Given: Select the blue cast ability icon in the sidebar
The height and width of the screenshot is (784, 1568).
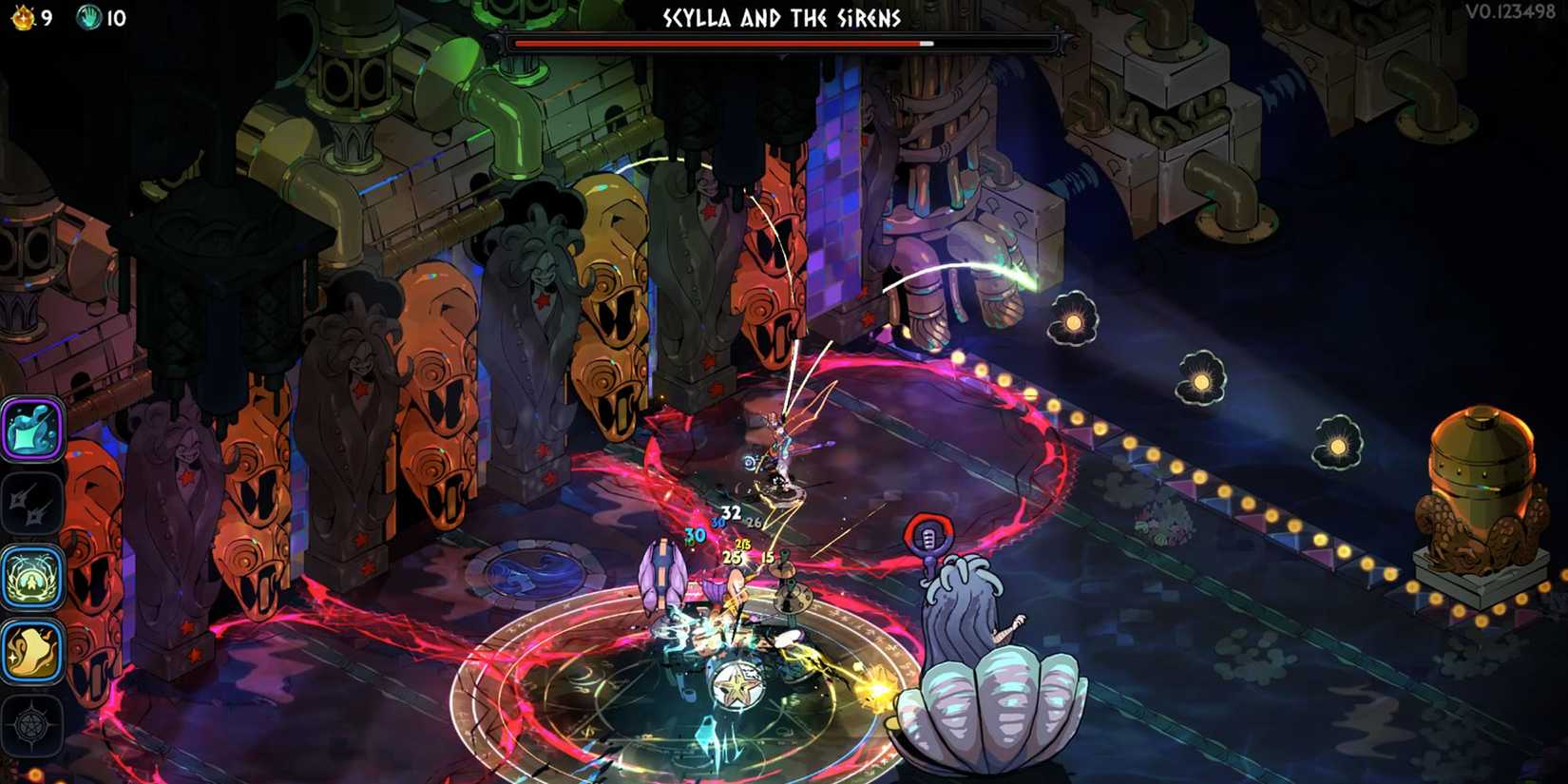Looking at the screenshot, I should [x=31, y=430].
